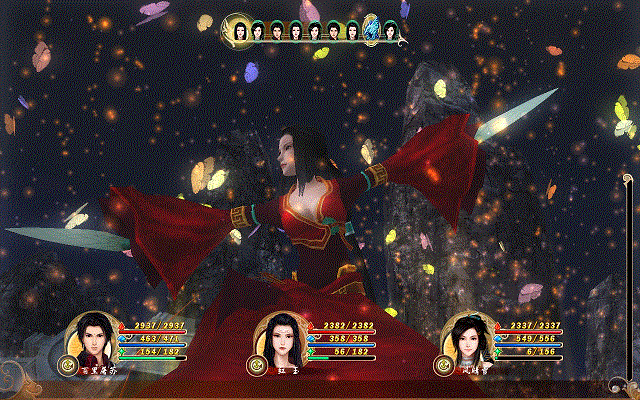Image resolution: width=640 pixels, height=400 pixels.
Task: Click the blue beast icon in turn order
Action: point(371,30)
